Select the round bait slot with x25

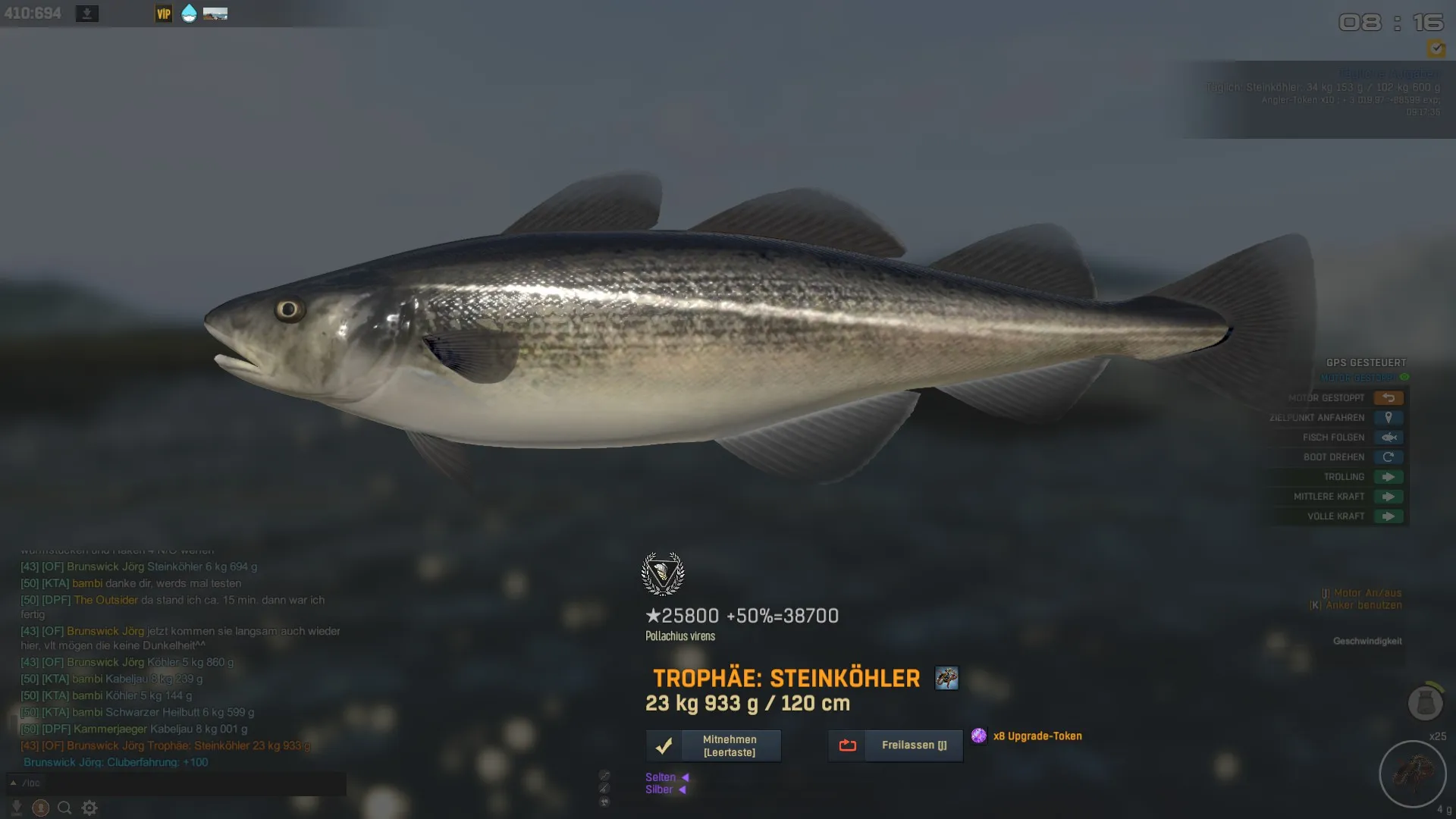point(1413,774)
